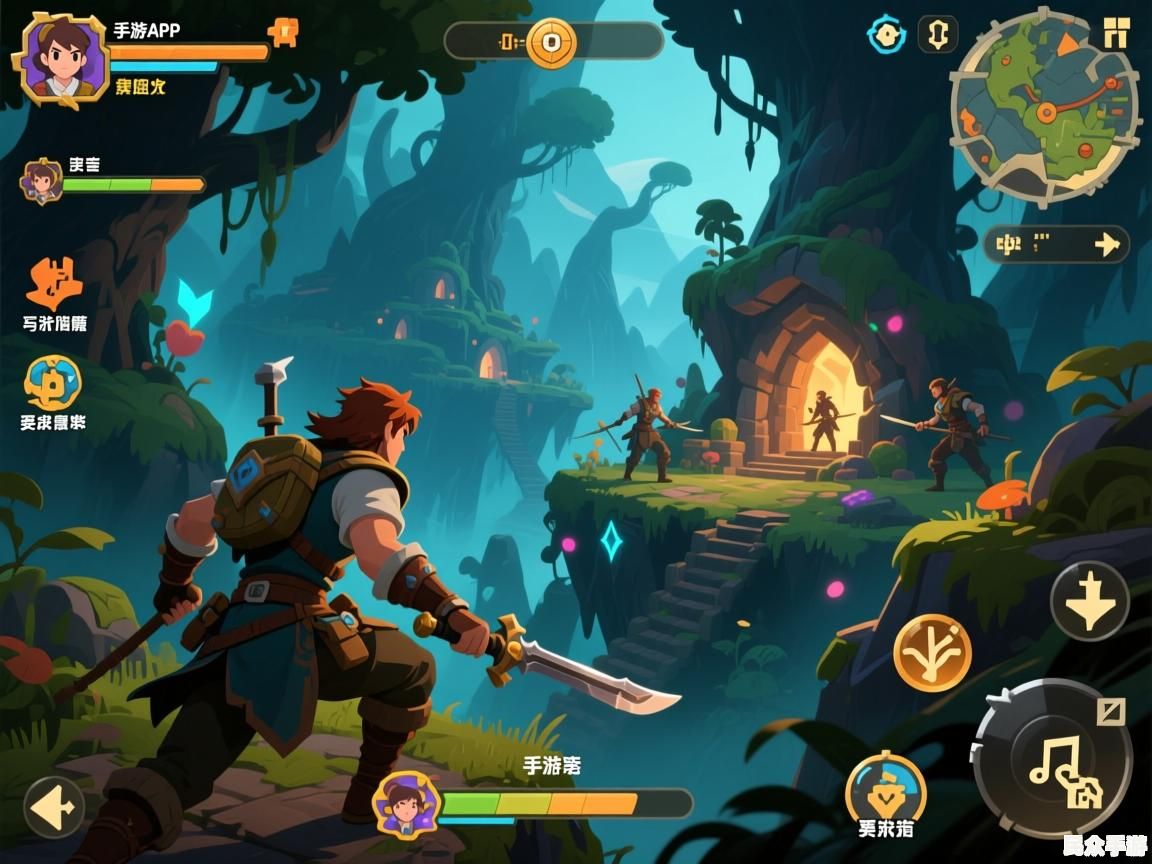The image size is (1152, 864).
Task: Open the player portrait profile
Action: tap(62, 58)
